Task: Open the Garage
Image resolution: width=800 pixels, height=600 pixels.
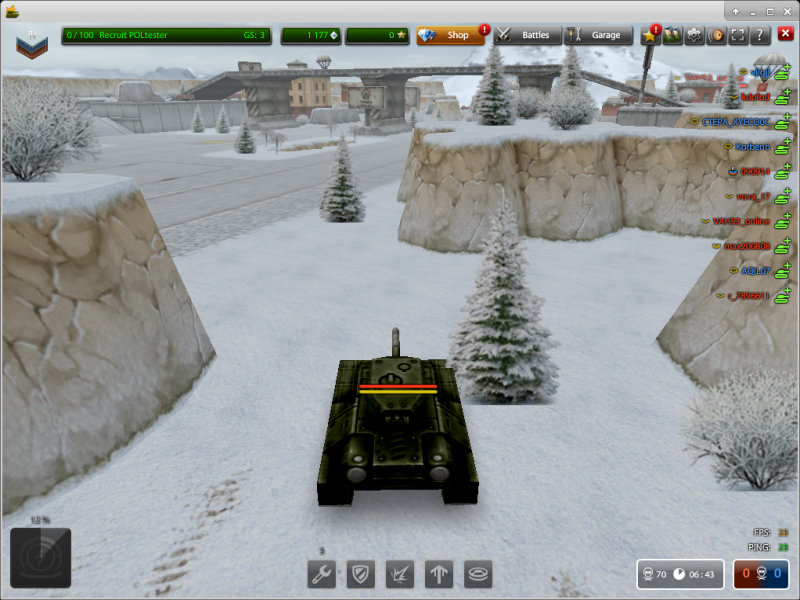Action: (597, 35)
